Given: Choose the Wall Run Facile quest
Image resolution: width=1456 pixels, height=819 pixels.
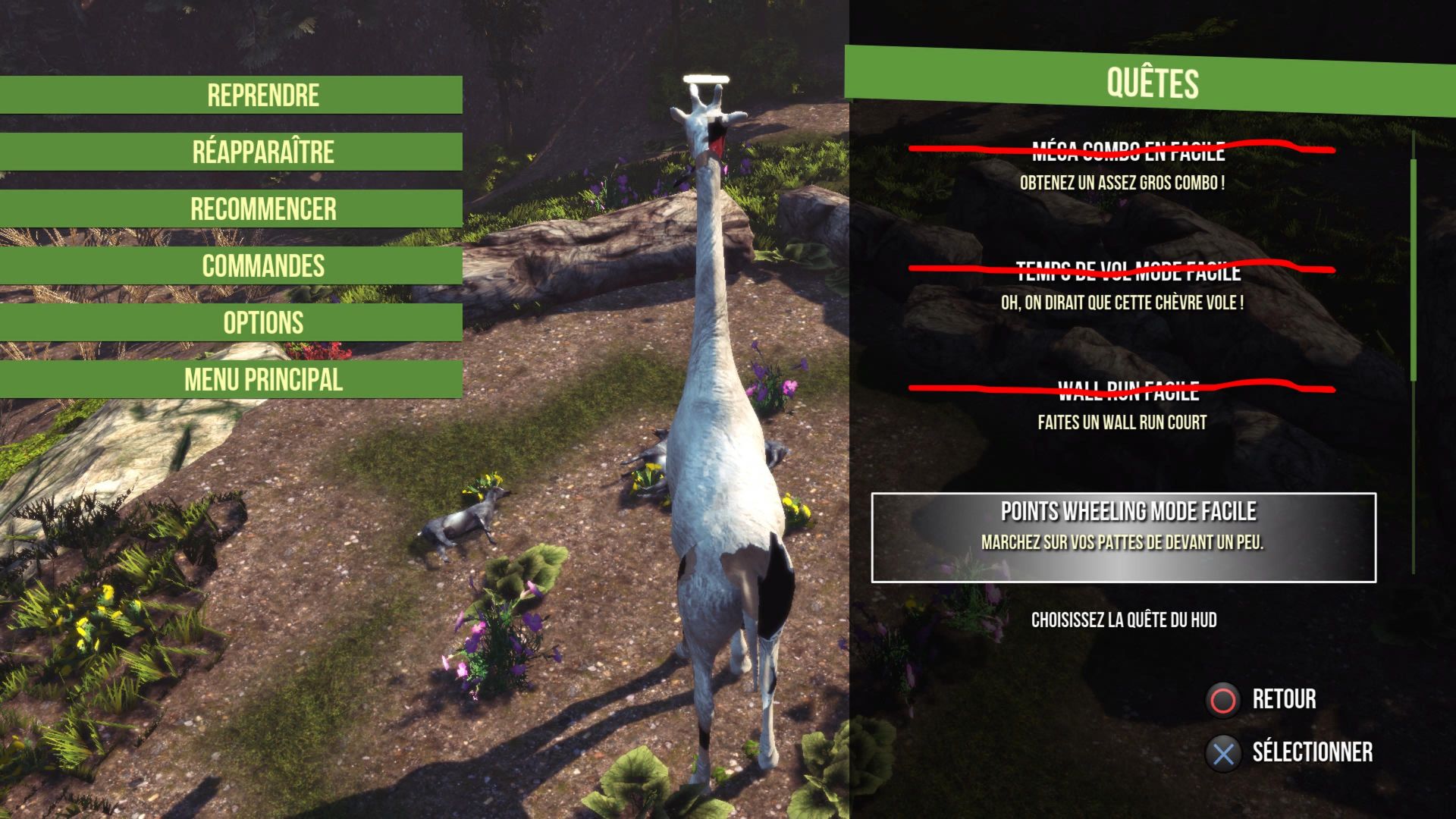Looking at the screenshot, I should click(x=1123, y=405).
